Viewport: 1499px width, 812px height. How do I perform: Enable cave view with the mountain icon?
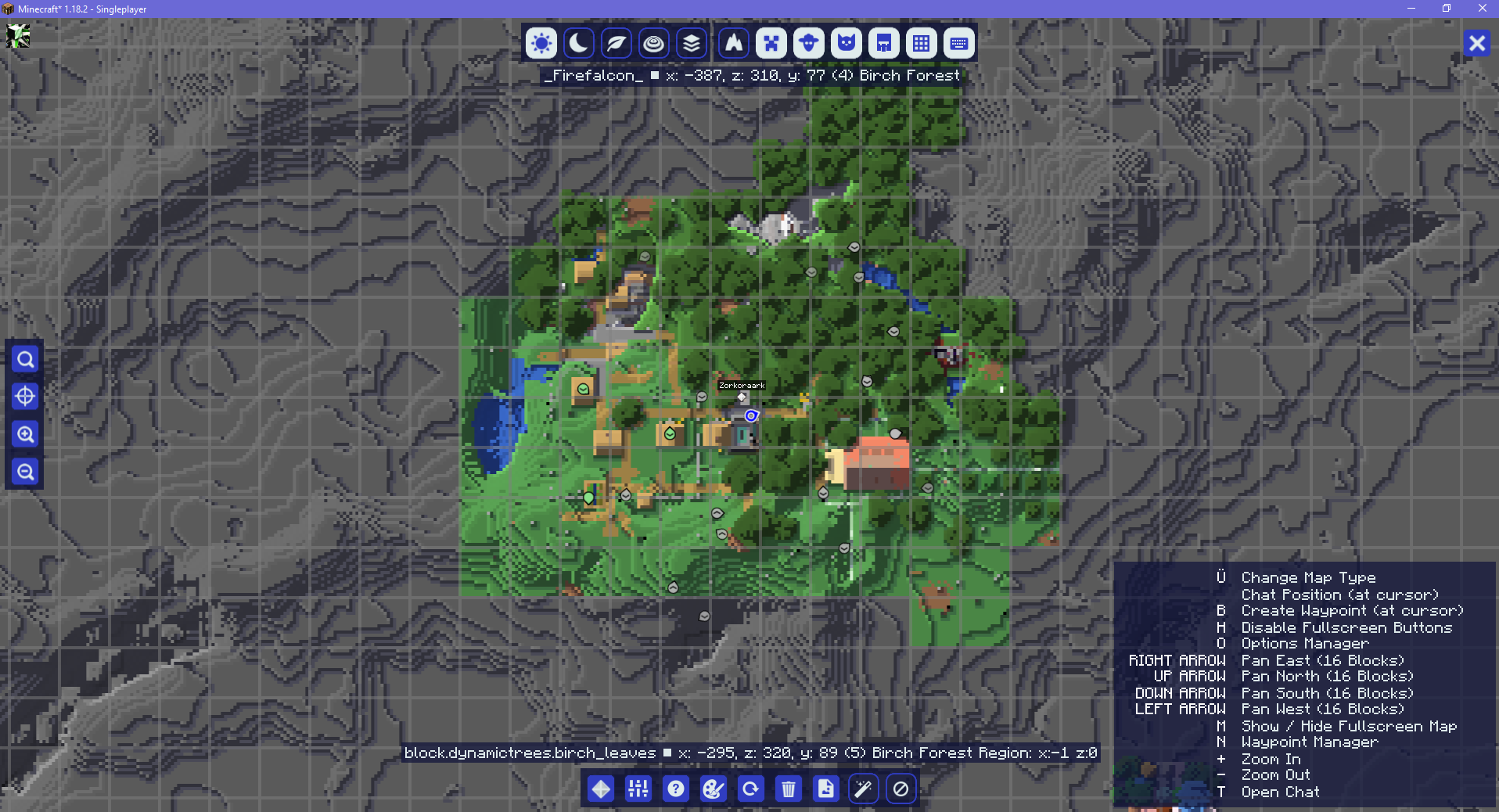tap(733, 43)
